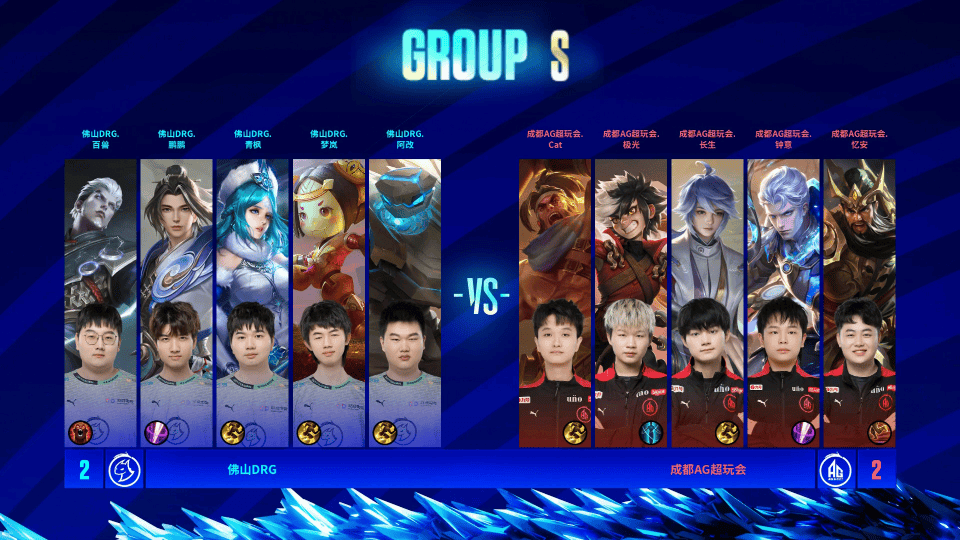Click the 佛山DRG team logo
Image resolution: width=960 pixels, height=540 pixels.
pyautogui.click(x=124, y=469)
